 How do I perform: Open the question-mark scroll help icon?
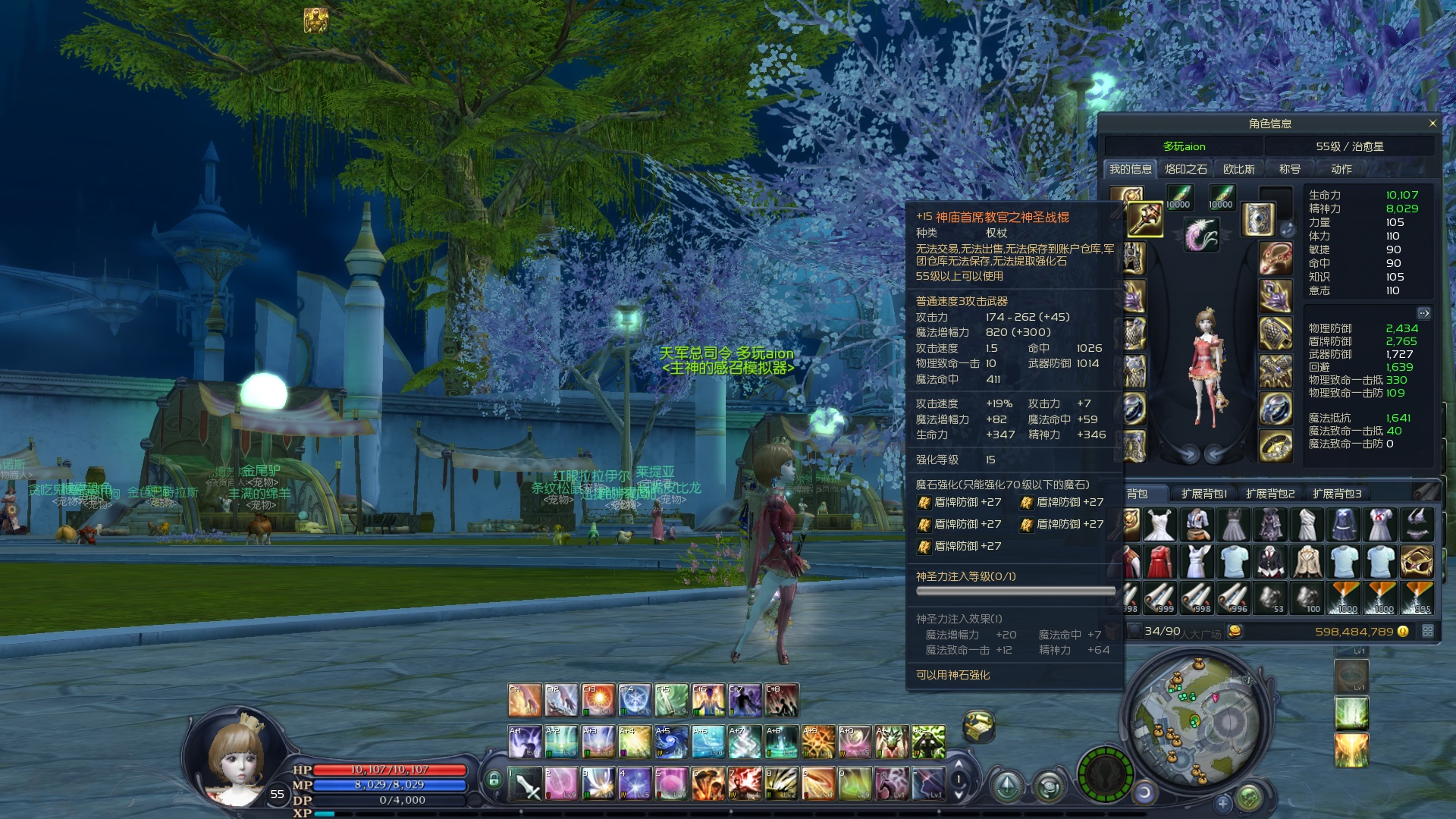click(978, 726)
